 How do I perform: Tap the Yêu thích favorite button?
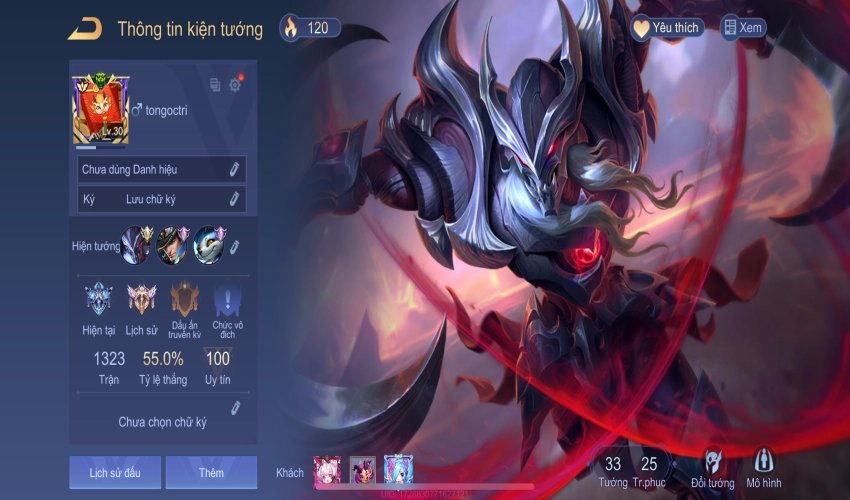(667, 28)
